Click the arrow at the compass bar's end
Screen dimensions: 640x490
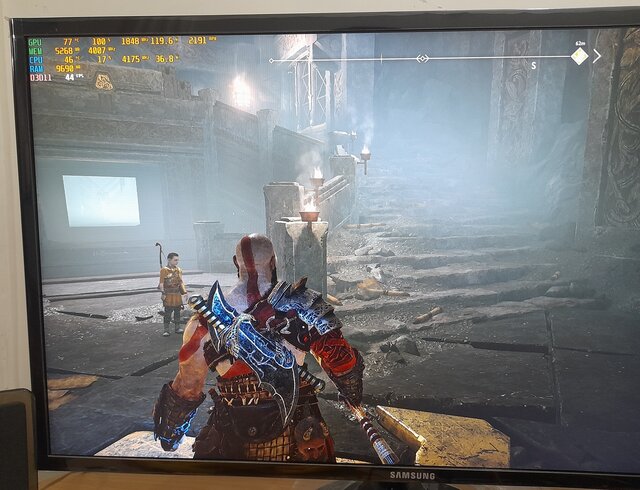(597, 56)
